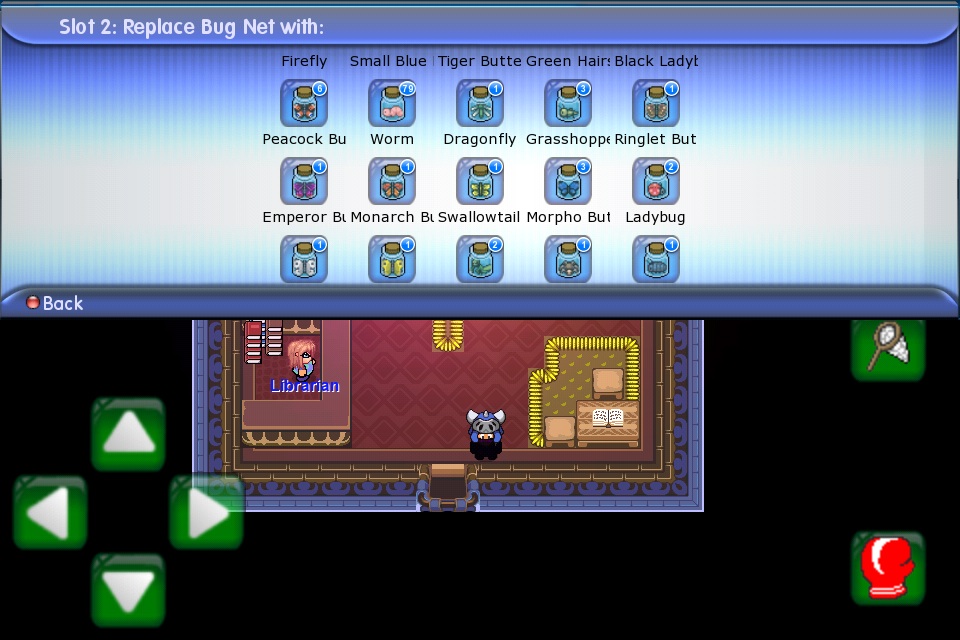Use the red boxing glove button
The image size is (960, 640).
point(888,568)
